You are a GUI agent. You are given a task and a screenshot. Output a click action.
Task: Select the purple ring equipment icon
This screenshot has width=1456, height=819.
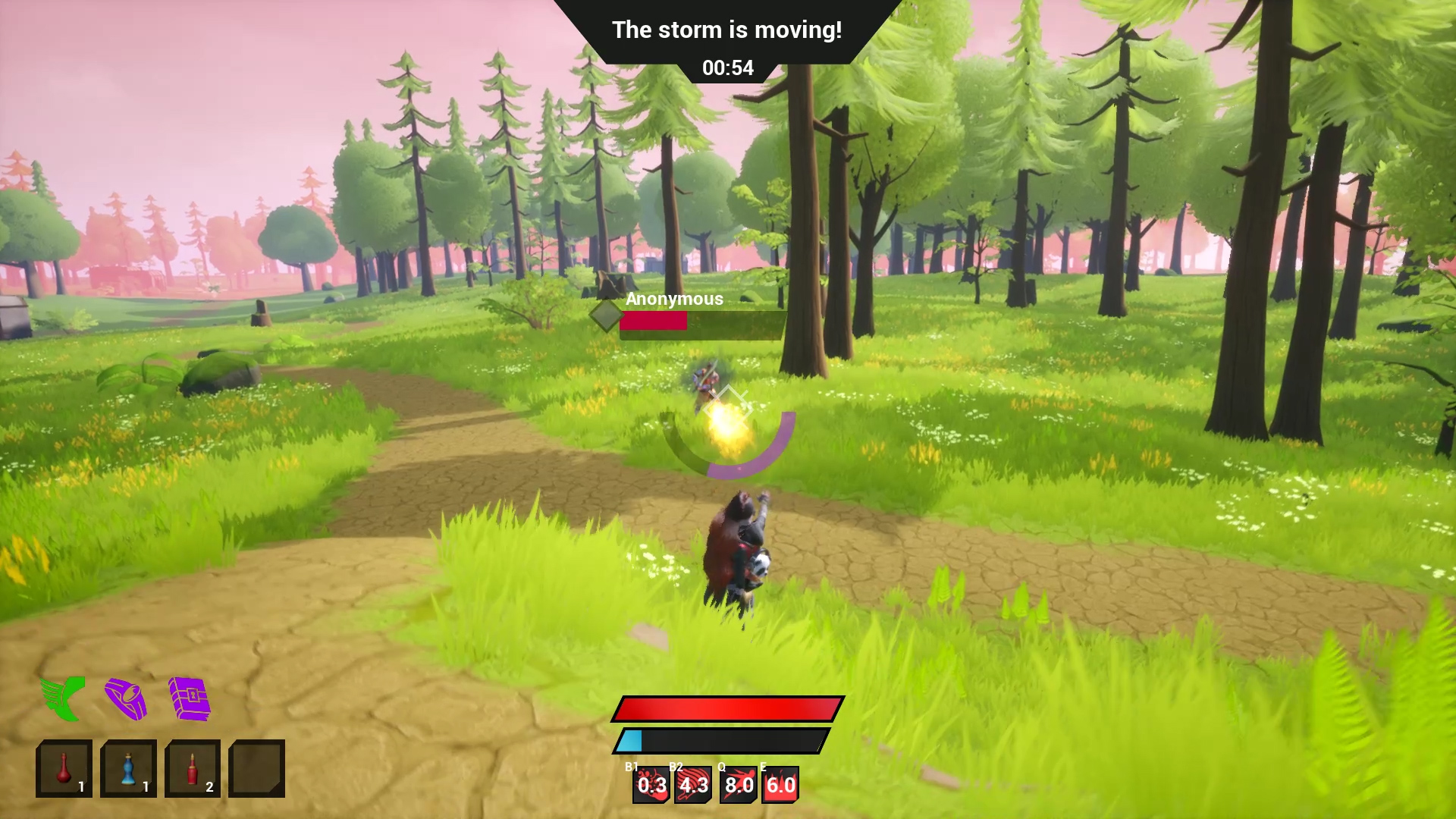126,698
